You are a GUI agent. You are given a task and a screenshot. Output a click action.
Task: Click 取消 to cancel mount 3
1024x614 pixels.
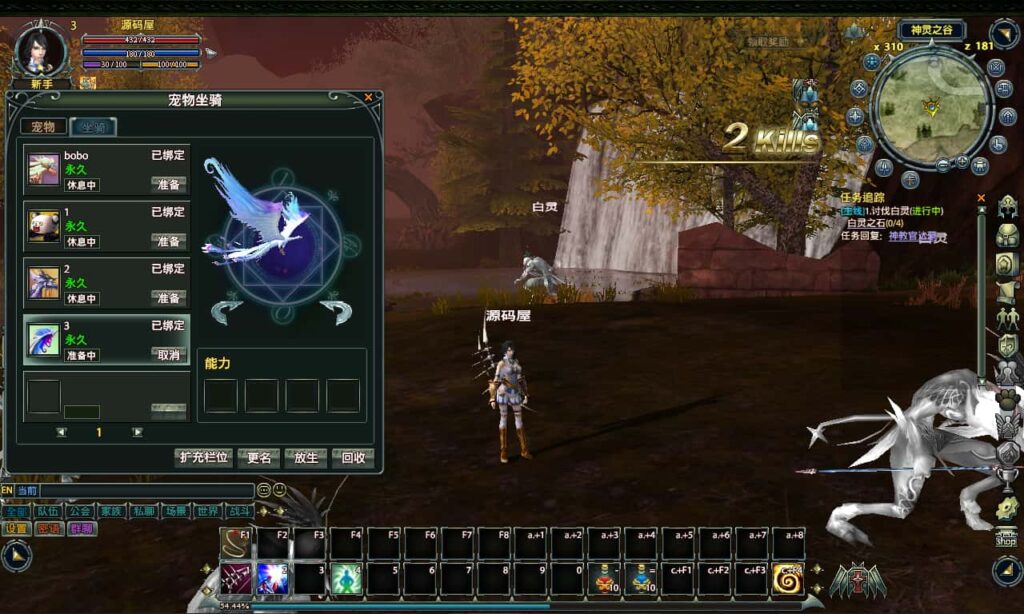[168, 355]
